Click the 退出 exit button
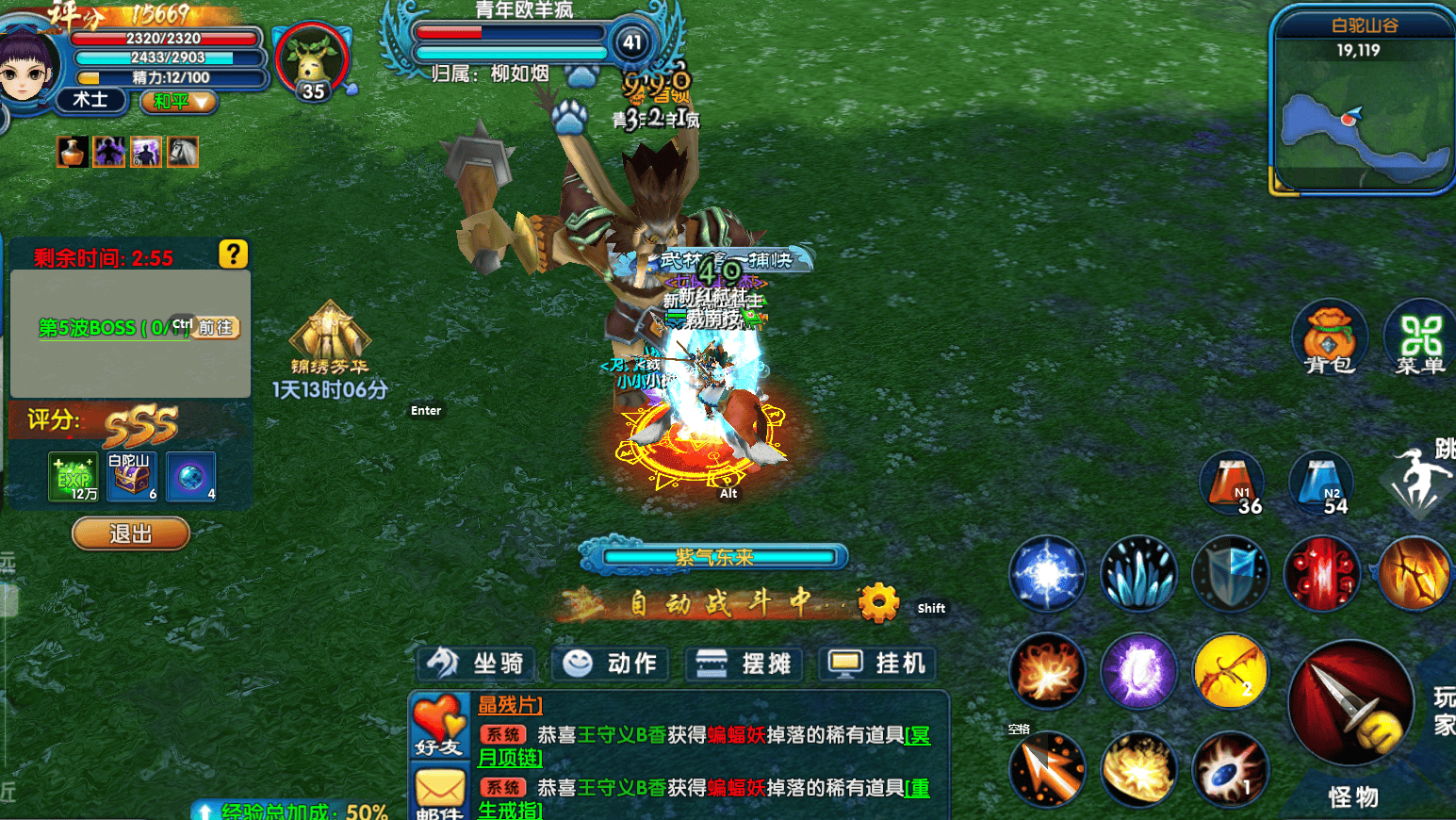Viewport: 1456px width, 820px height. click(x=130, y=533)
